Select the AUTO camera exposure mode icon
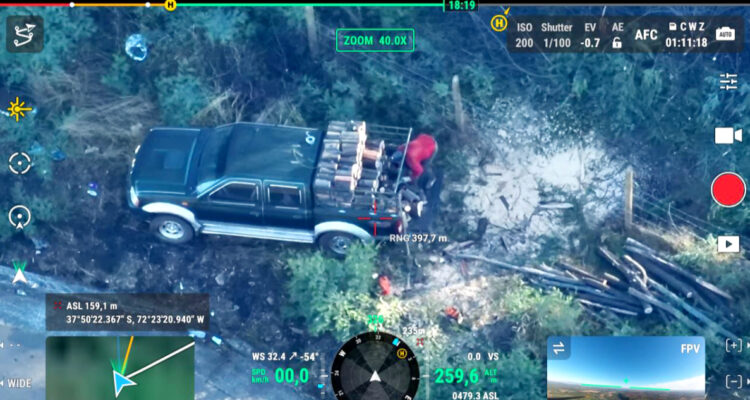The image size is (750, 400). coord(725,34)
